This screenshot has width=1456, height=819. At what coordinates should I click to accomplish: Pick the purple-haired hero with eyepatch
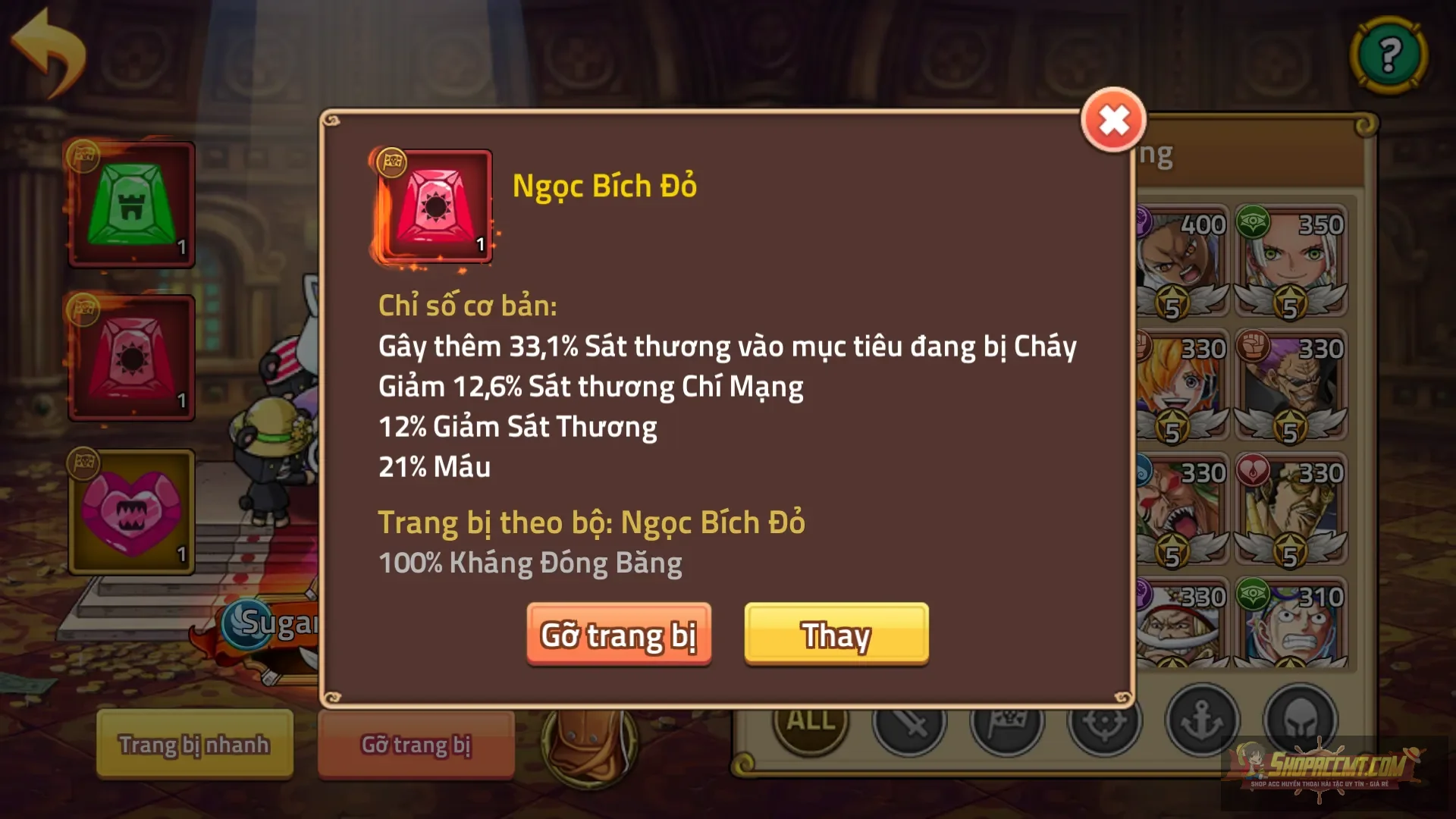[x=1290, y=384]
